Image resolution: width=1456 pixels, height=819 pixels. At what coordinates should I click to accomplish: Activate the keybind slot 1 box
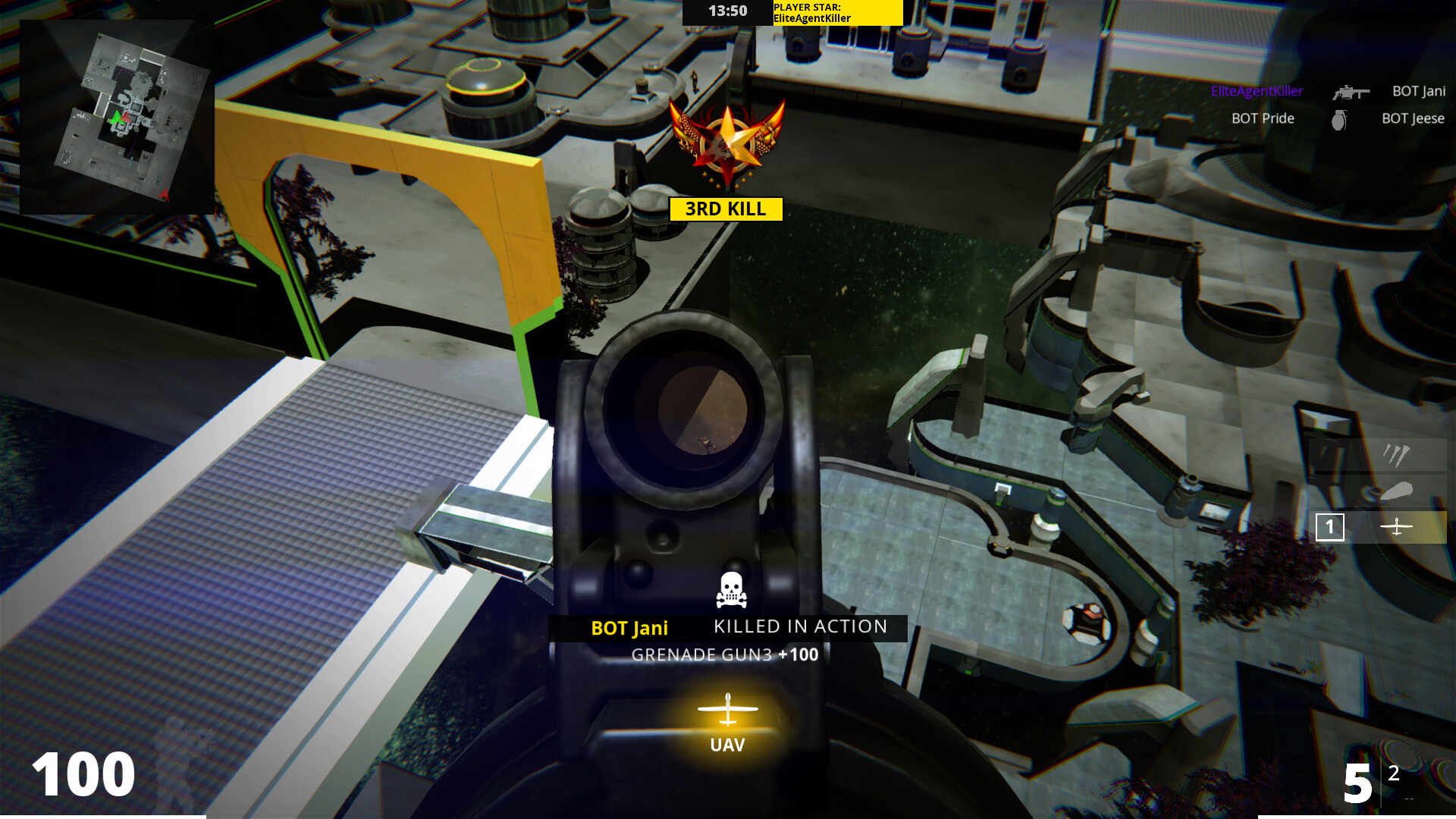click(x=1329, y=527)
